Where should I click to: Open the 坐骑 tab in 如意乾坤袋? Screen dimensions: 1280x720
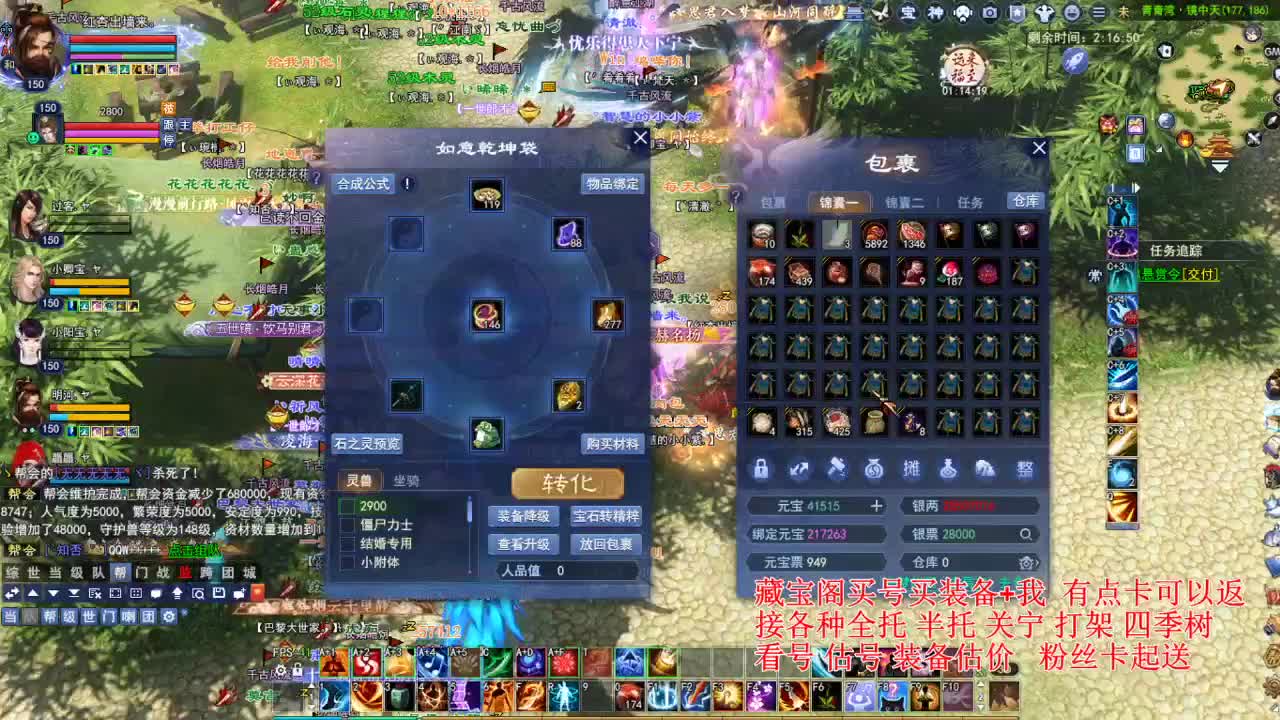(x=406, y=480)
